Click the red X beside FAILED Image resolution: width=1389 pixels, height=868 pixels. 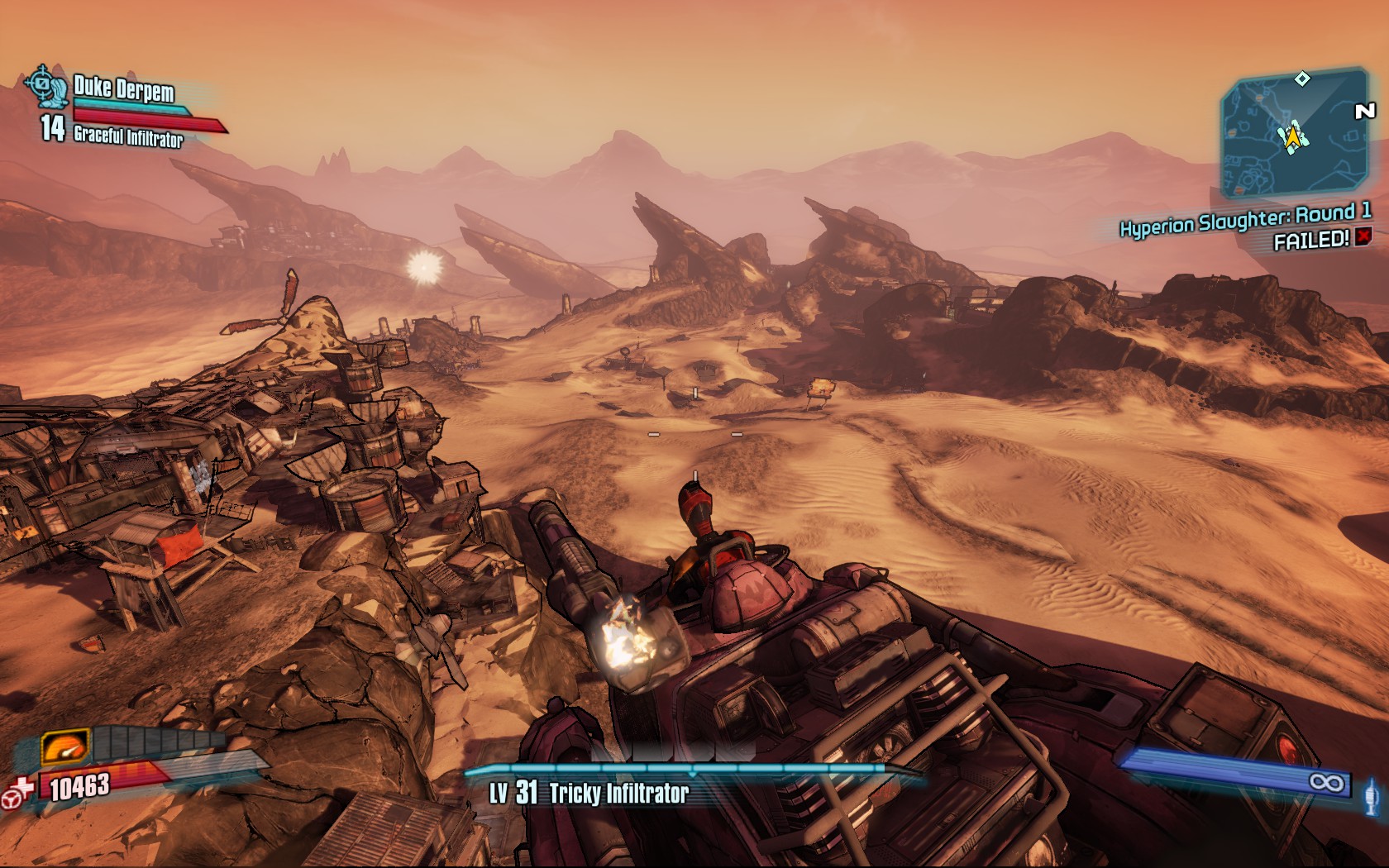[x=1363, y=238]
